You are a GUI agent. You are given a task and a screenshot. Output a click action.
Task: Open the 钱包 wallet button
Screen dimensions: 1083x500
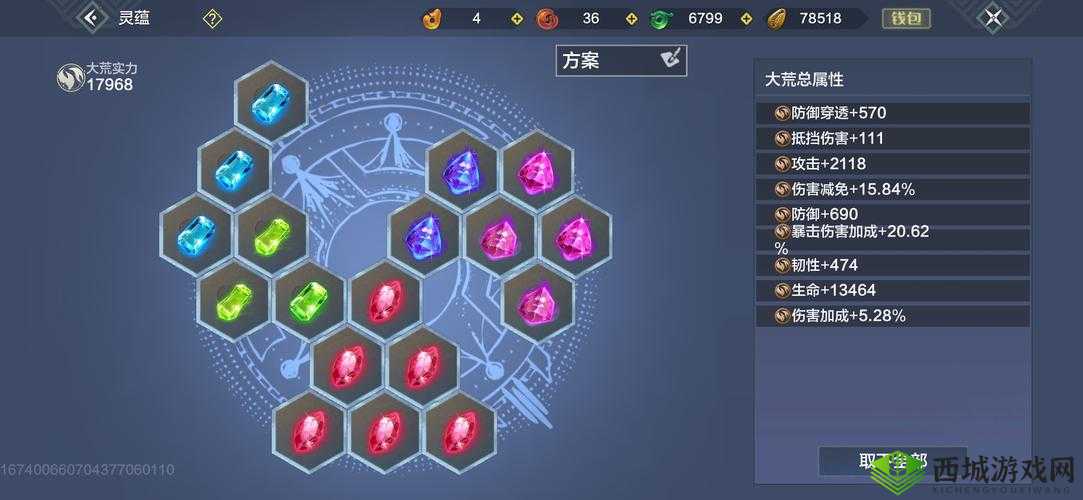click(906, 18)
